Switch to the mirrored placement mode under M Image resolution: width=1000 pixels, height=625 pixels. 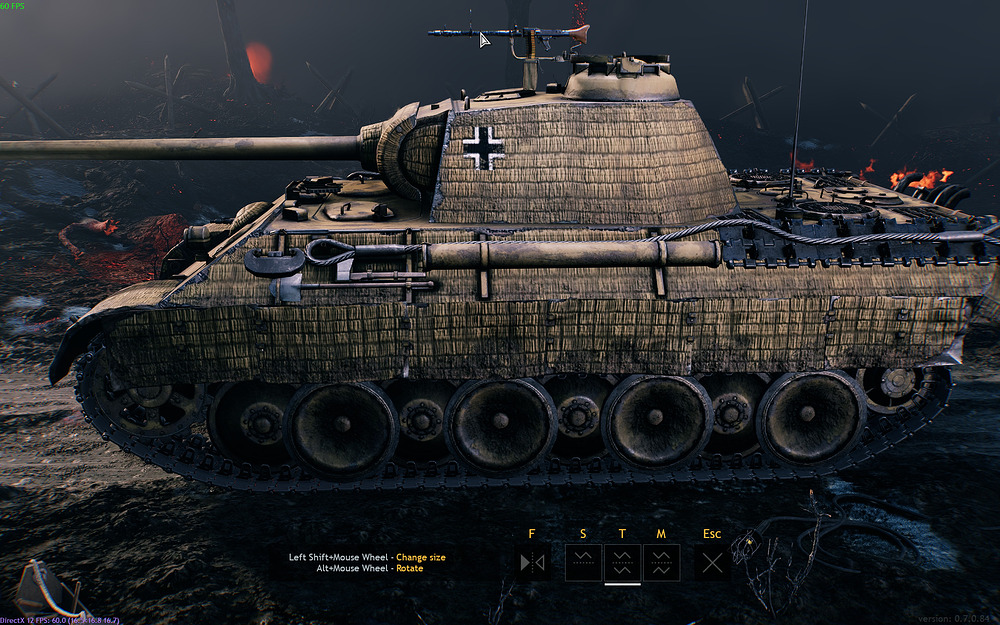point(662,563)
